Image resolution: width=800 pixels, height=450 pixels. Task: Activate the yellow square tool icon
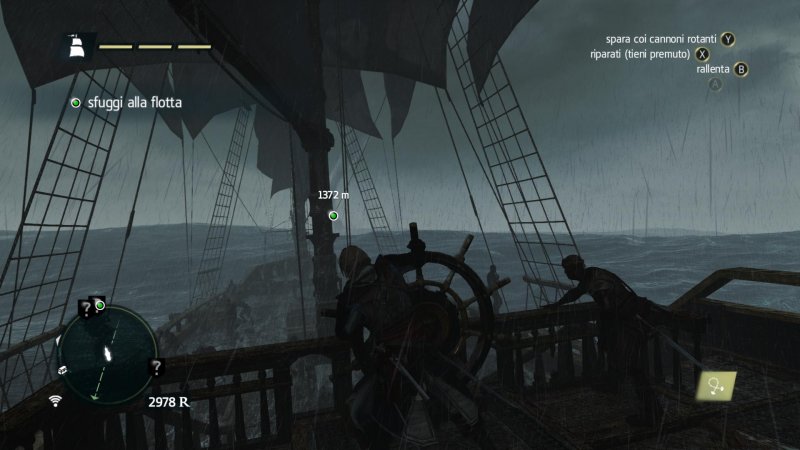(717, 386)
